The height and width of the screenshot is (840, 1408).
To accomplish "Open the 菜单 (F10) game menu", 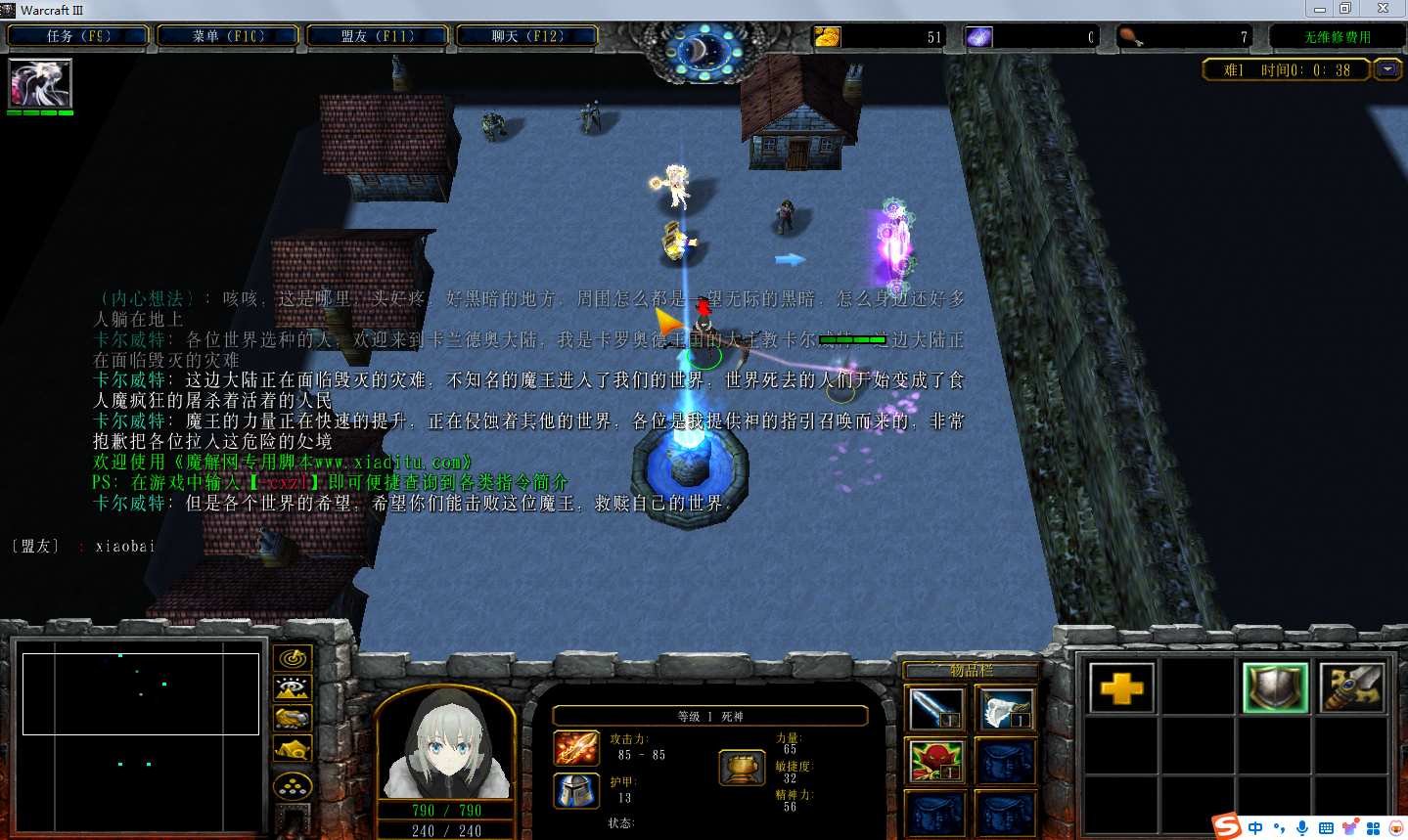I will tap(228, 36).
